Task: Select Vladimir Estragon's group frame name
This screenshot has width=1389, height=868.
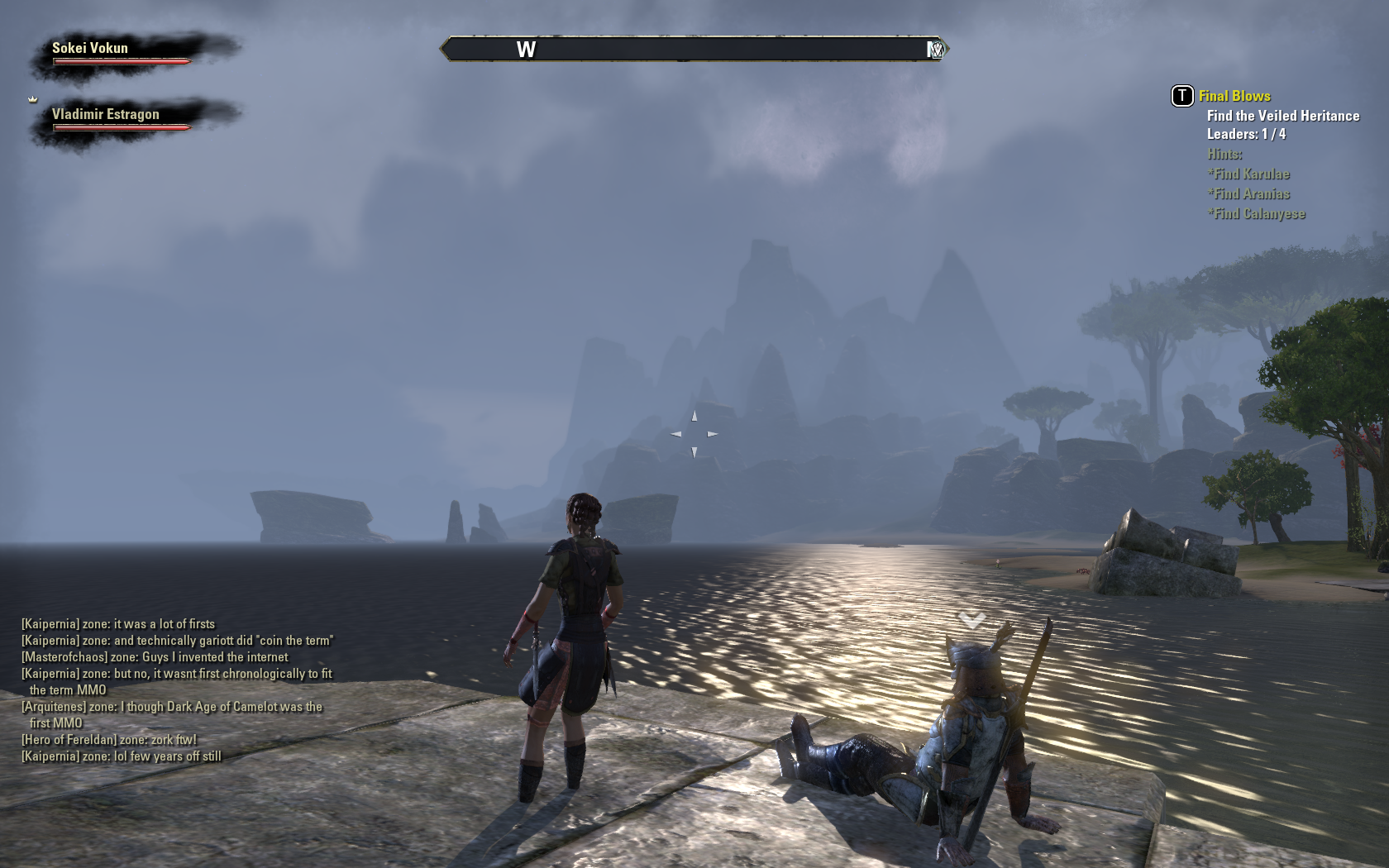Action: [x=105, y=114]
